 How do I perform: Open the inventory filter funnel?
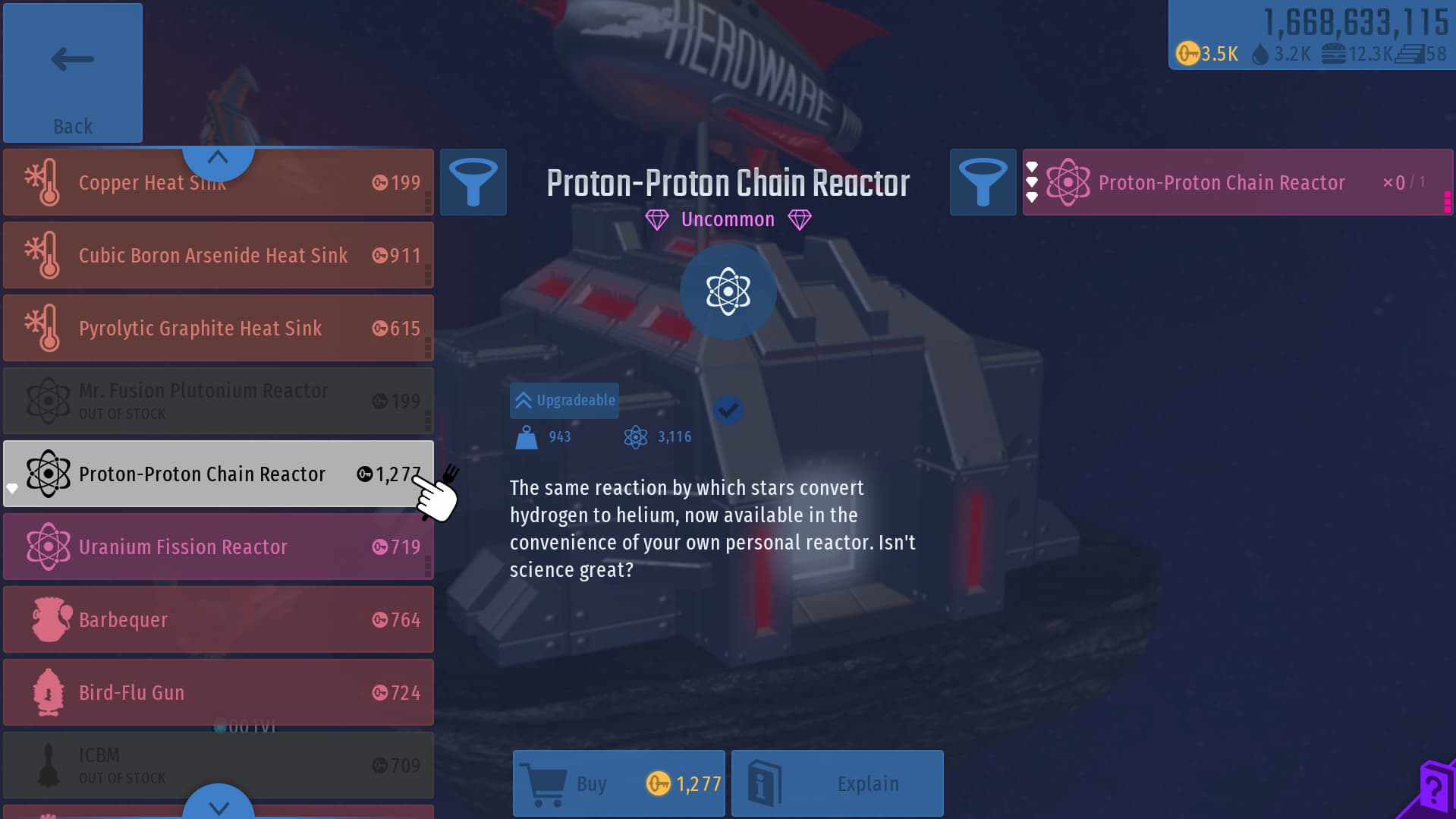[x=983, y=183]
